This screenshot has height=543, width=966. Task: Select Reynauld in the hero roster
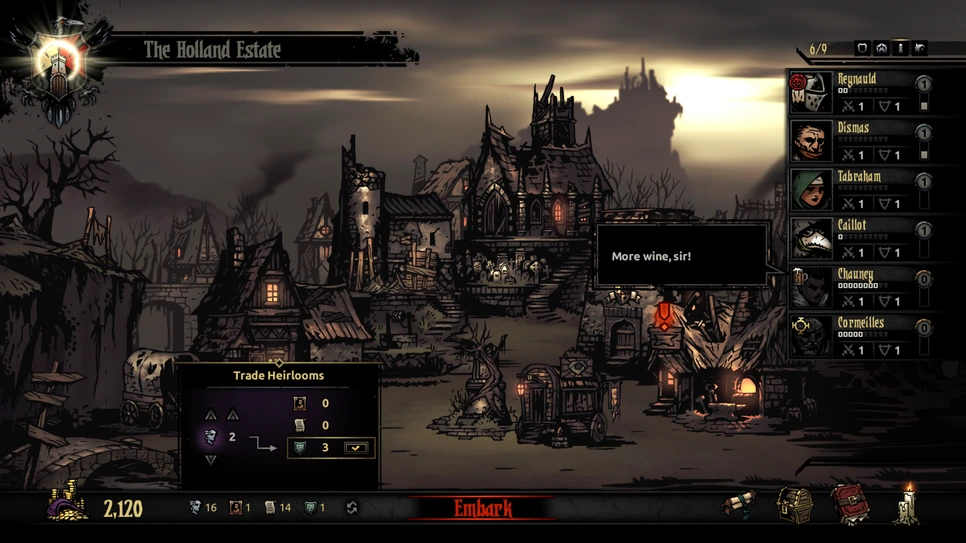coord(858,93)
